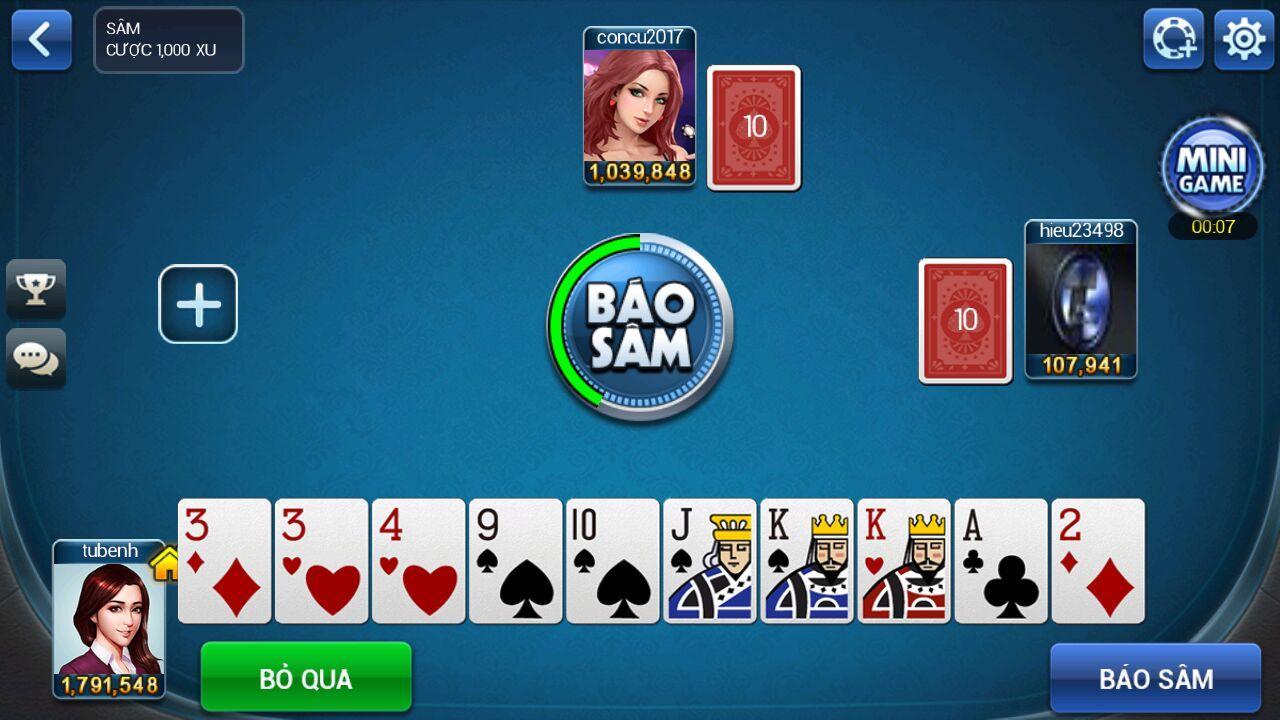
Task: Open hieu23498's player profile
Action: pos(1083,300)
